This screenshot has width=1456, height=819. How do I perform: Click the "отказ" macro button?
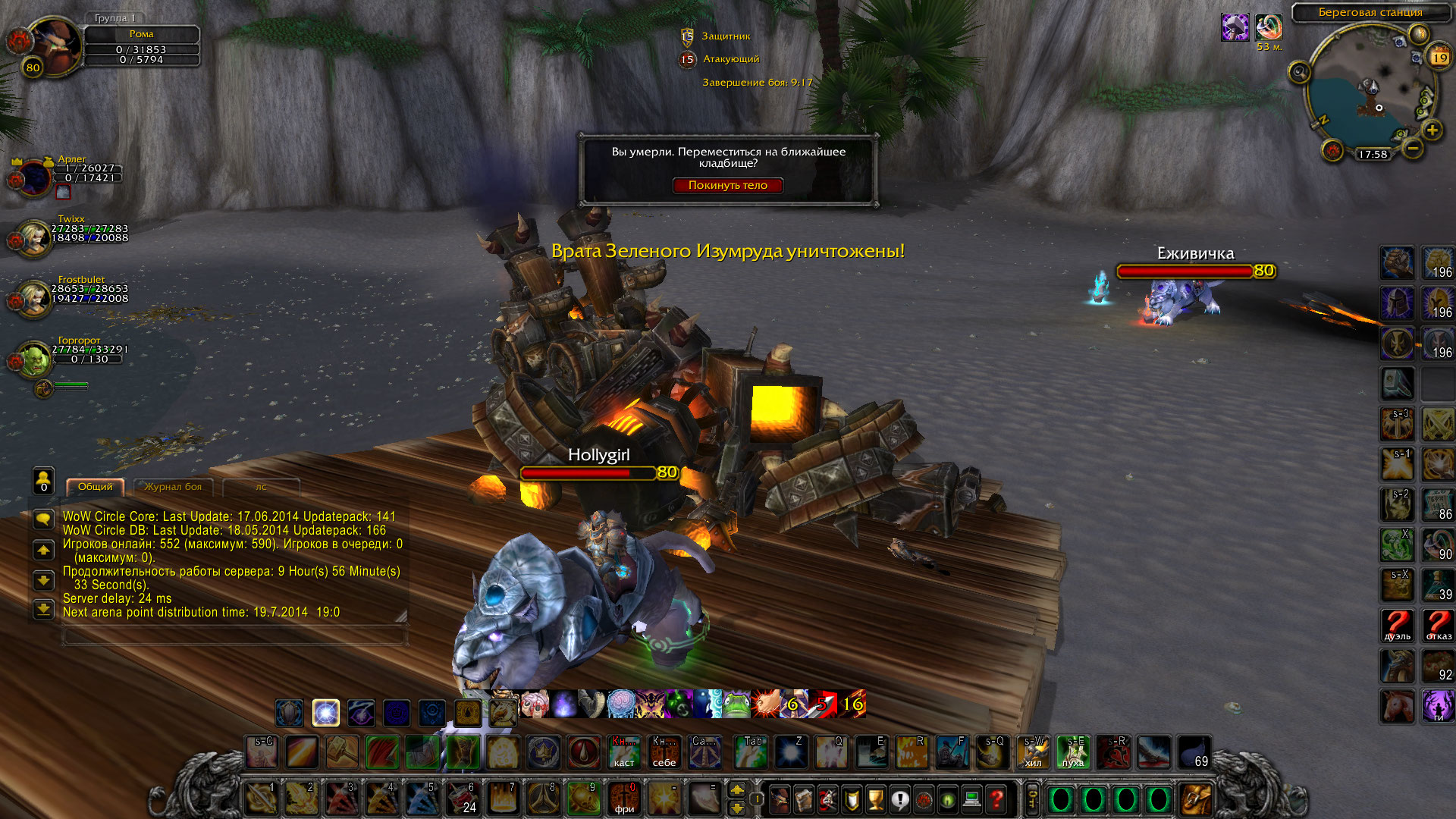[x=1438, y=626]
